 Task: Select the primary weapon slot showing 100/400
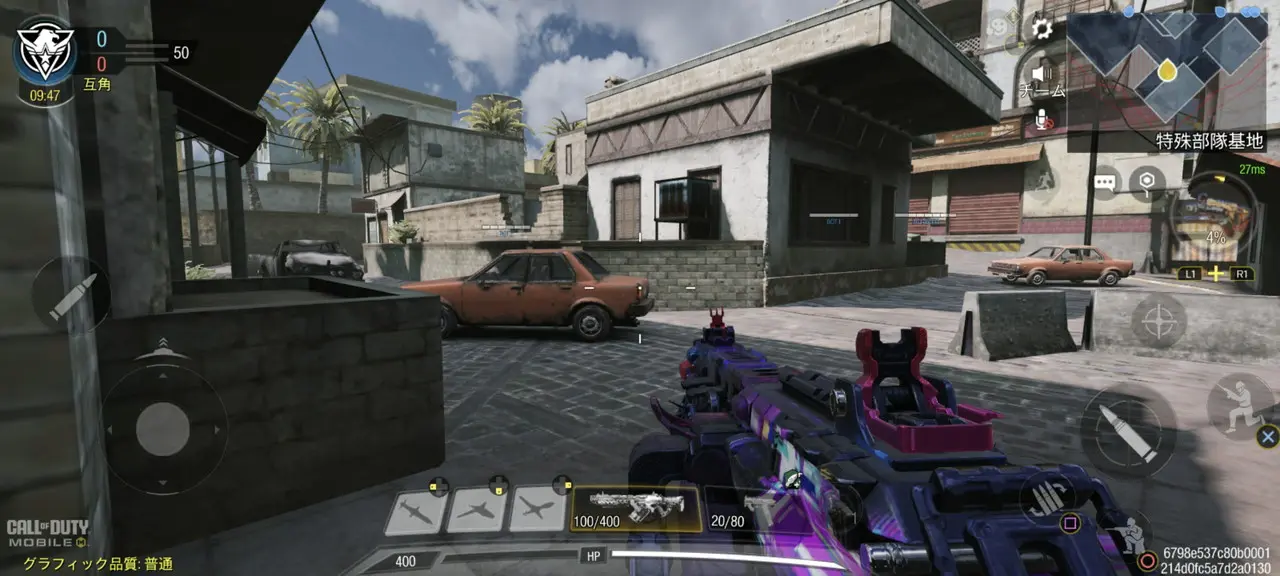click(x=635, y=509)
